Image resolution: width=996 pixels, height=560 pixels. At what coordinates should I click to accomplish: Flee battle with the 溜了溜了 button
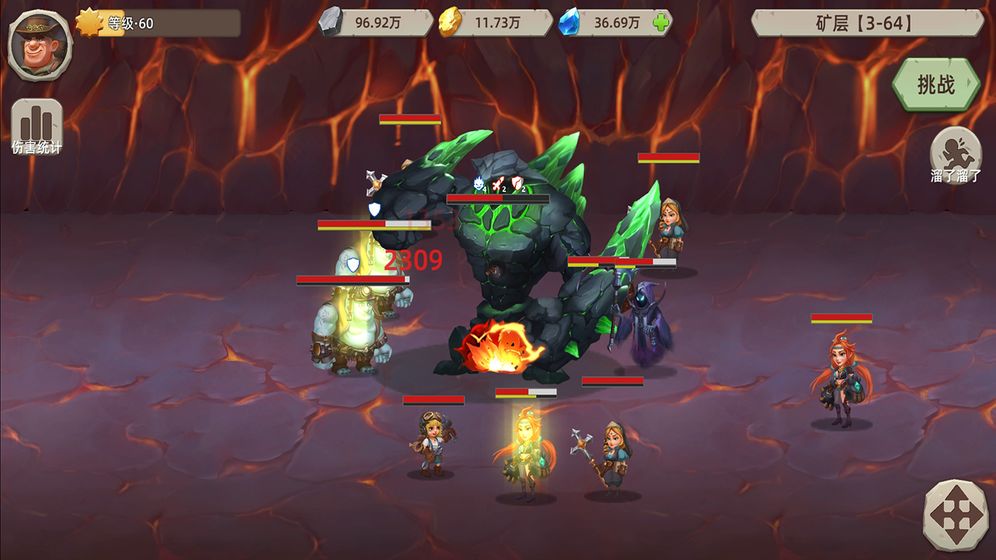(955, 157)
